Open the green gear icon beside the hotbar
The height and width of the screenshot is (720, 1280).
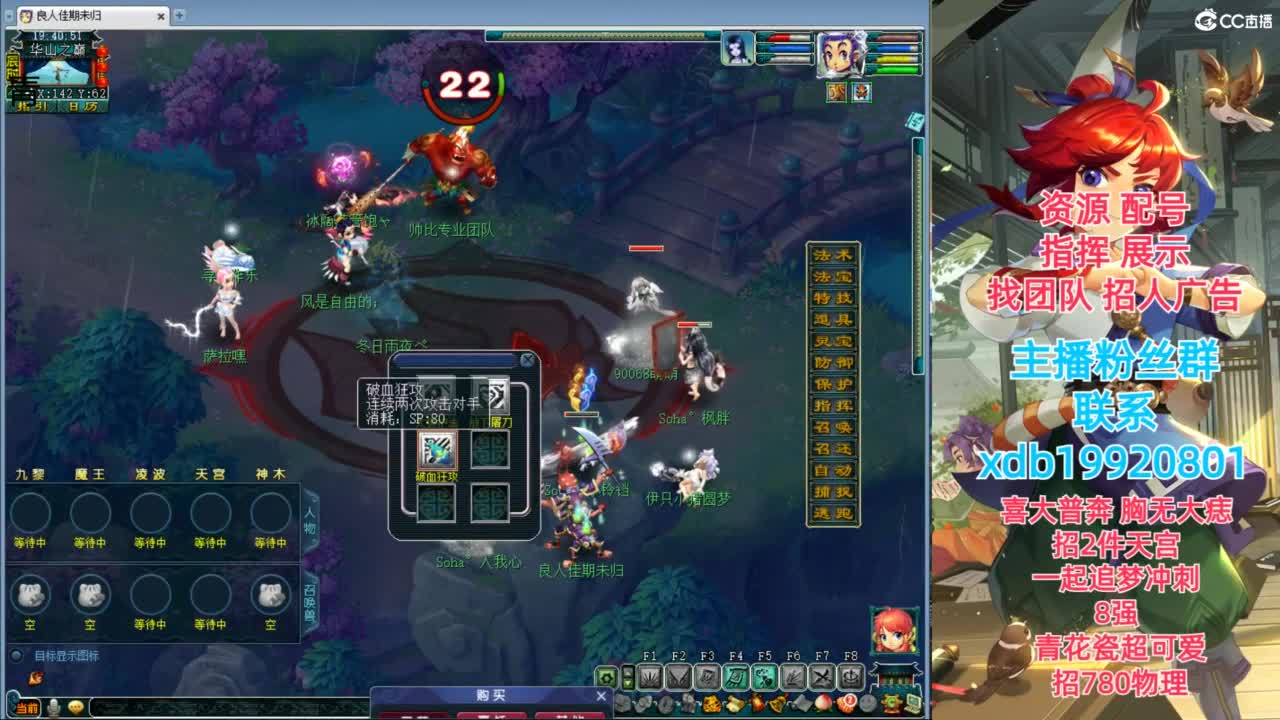click(x=607, y=678)
